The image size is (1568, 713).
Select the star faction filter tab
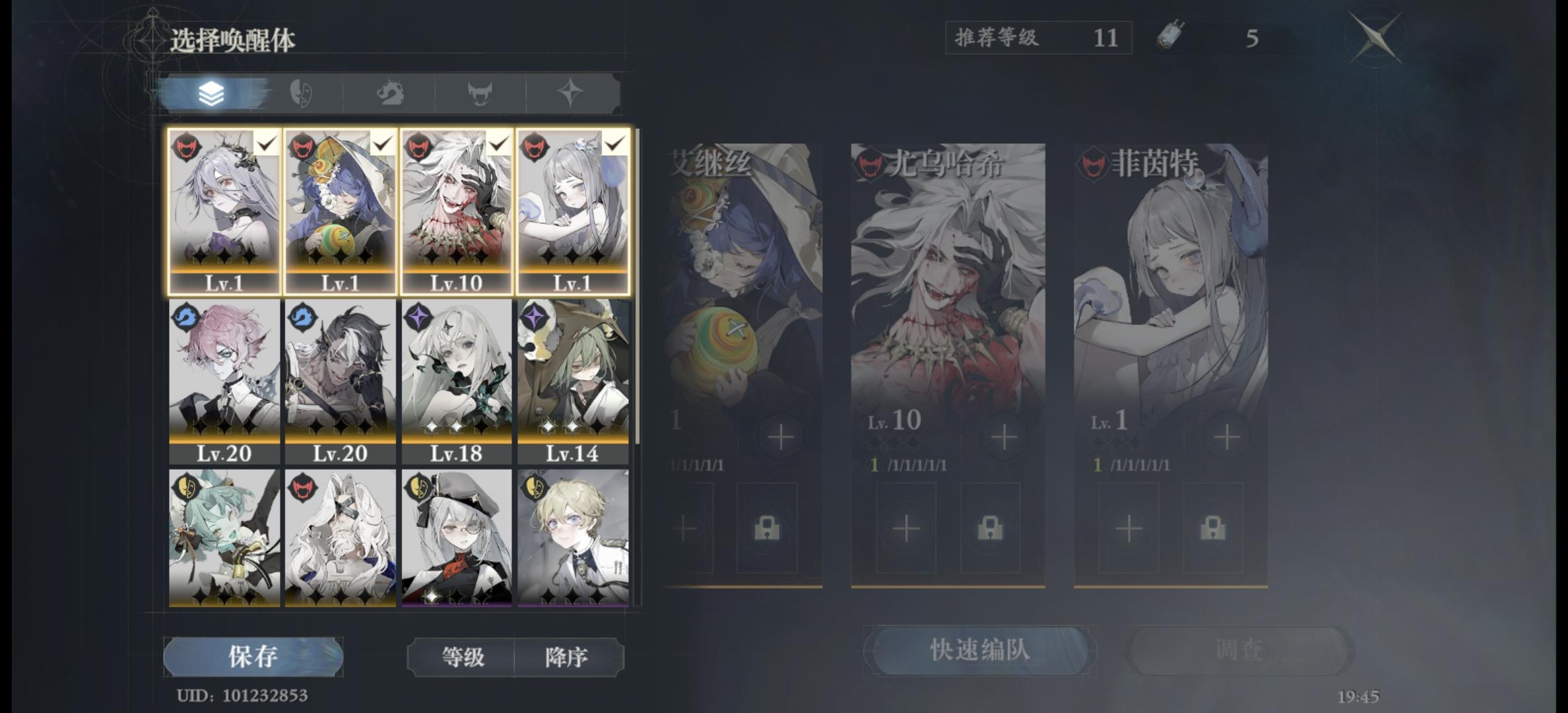pos(570,92)
